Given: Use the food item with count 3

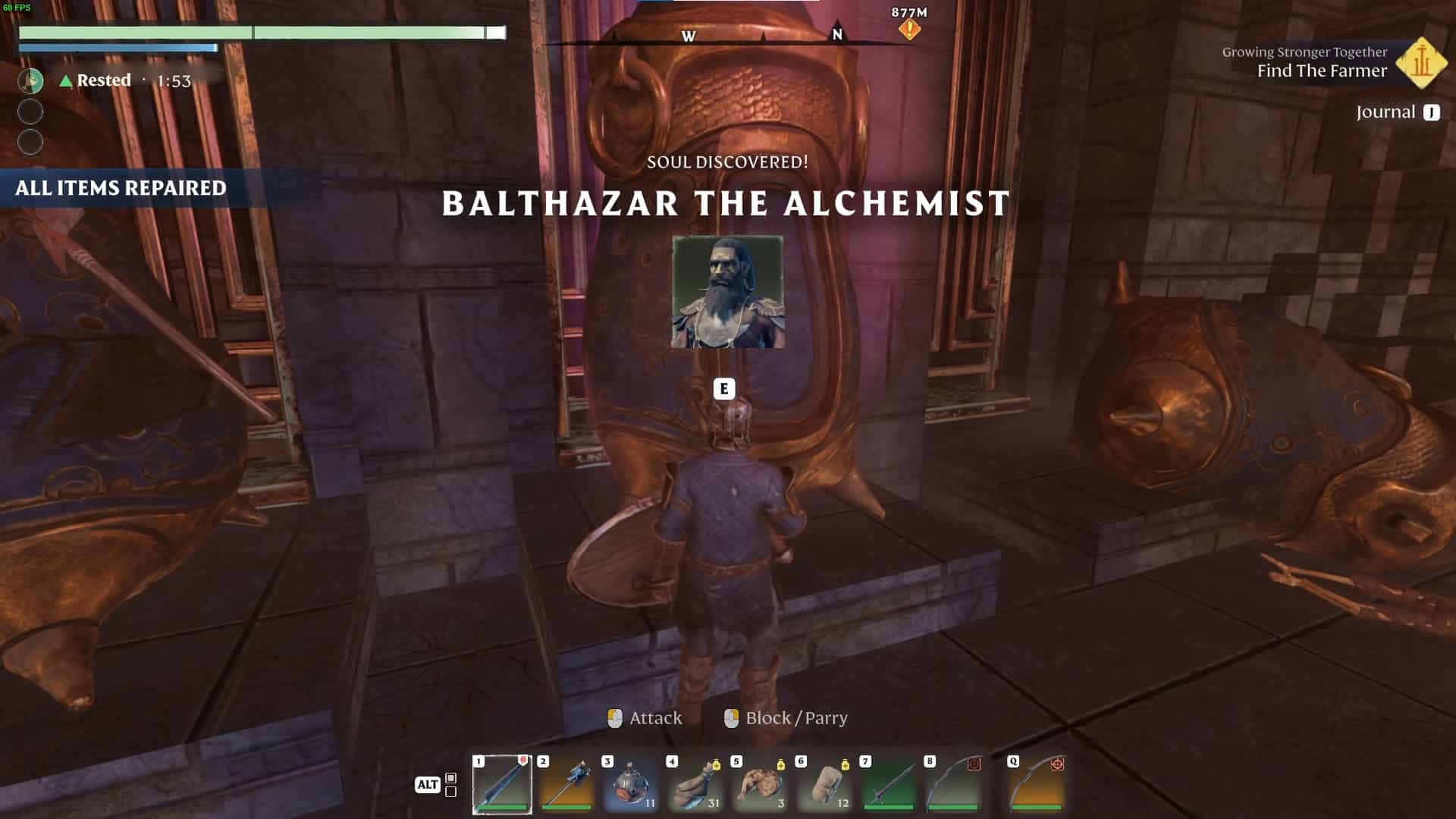Looking at the screenshot, I should pos(760,784).
